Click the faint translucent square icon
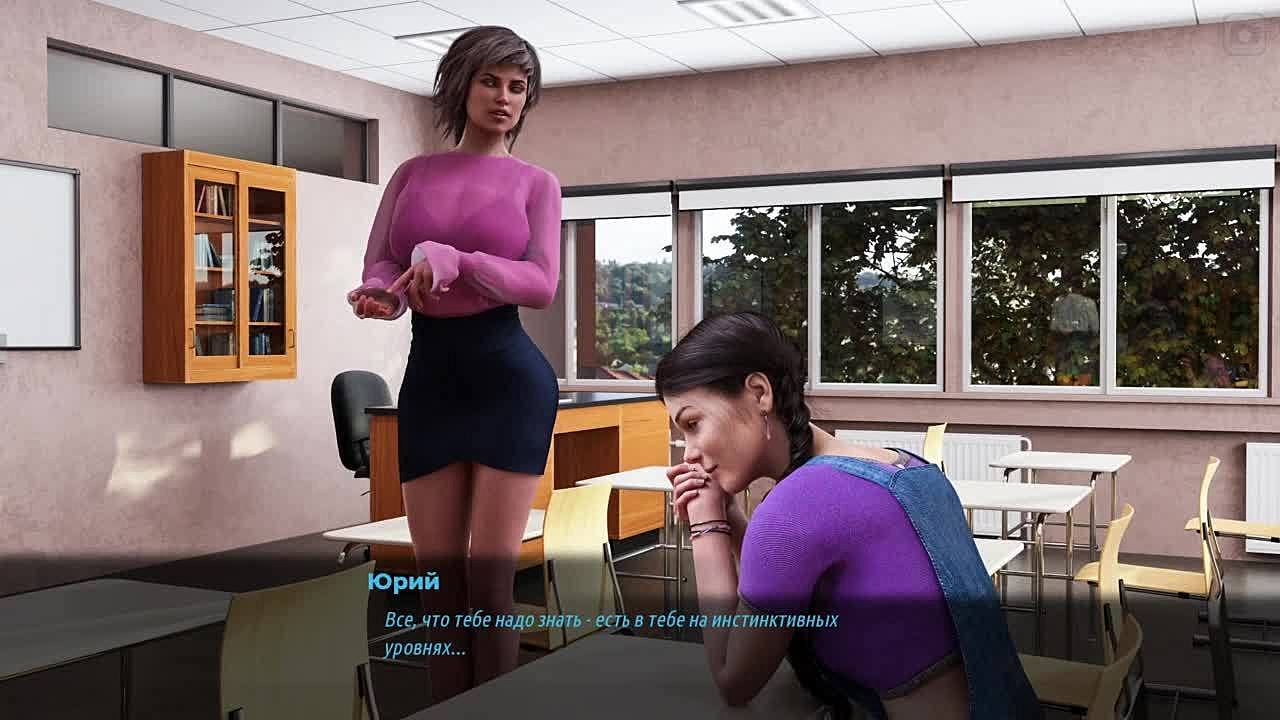 point(1246,35)
